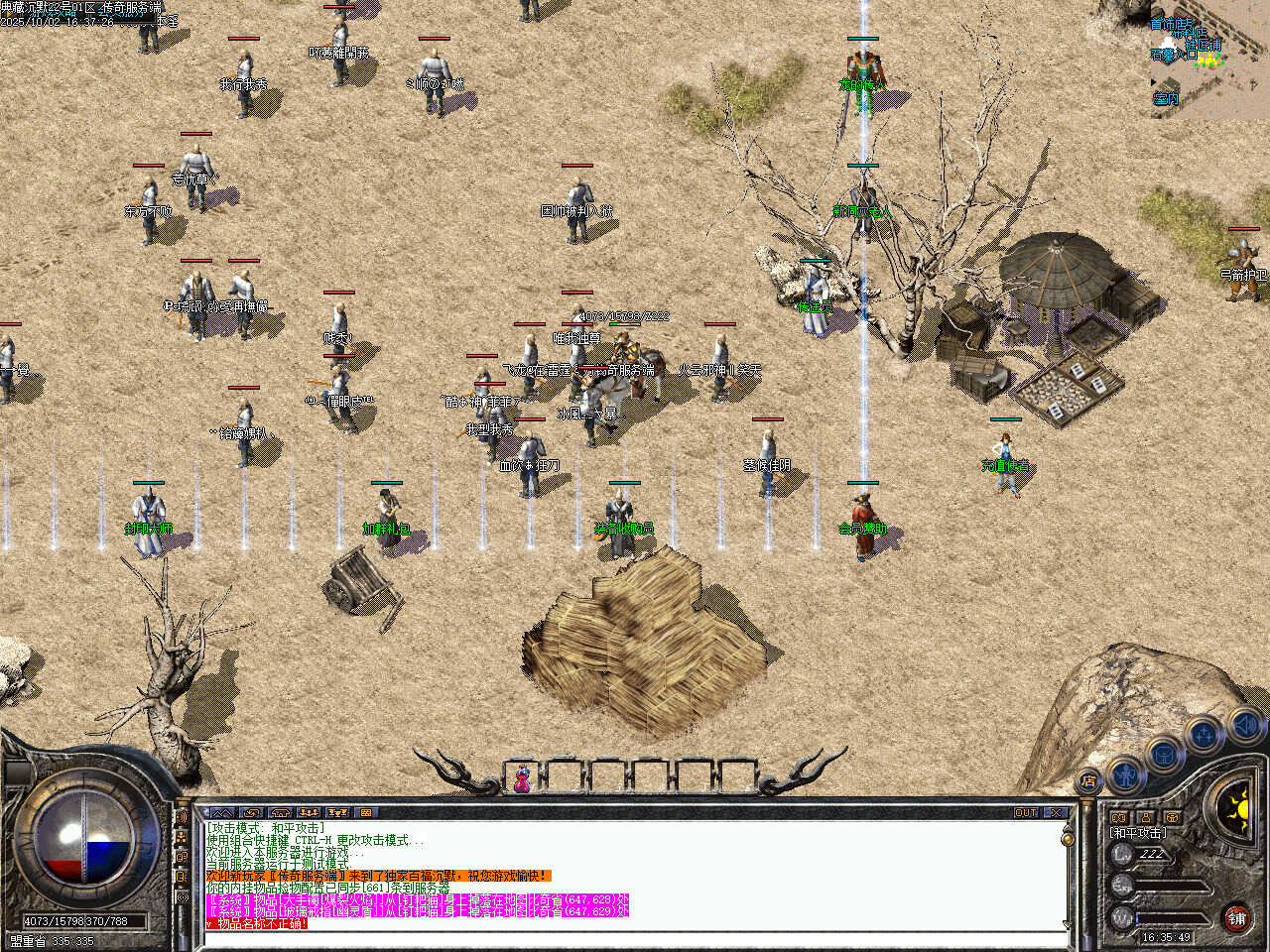Screen dimensions: 1270x952
Task: Click the 和平攻击 attack mode label
Action: [1137, 833]
